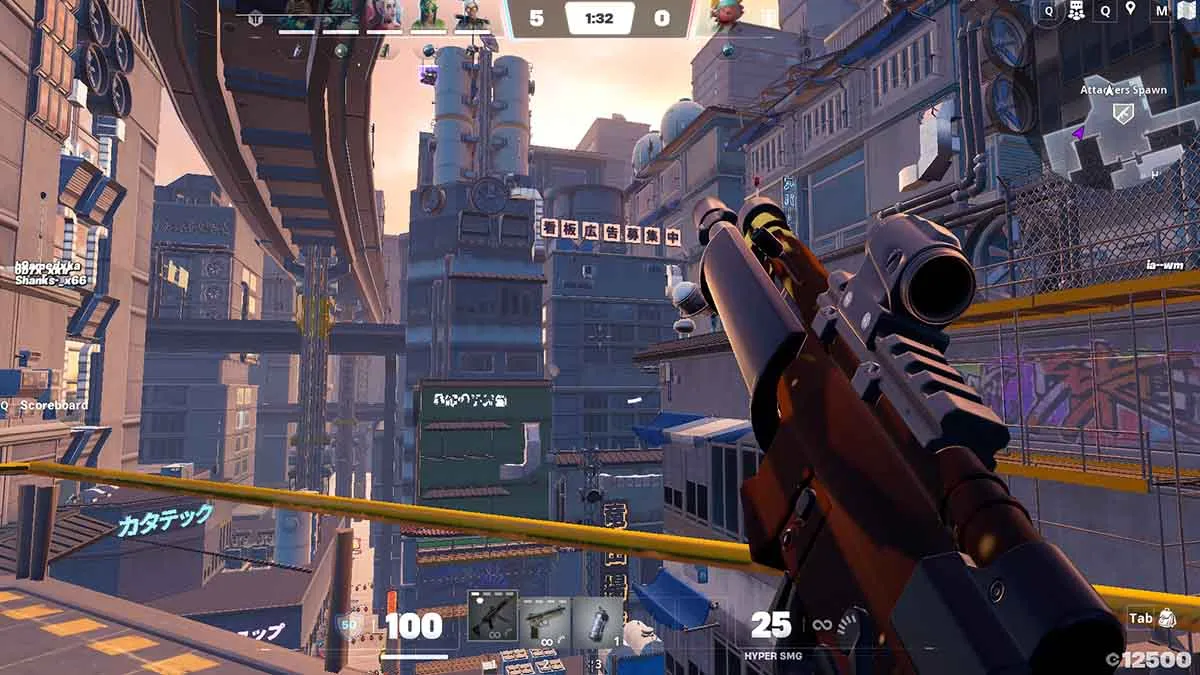This screenshot has height=675, width=1200.
Task: Select the white-haired teammate portrait
Action: point(472,14)
